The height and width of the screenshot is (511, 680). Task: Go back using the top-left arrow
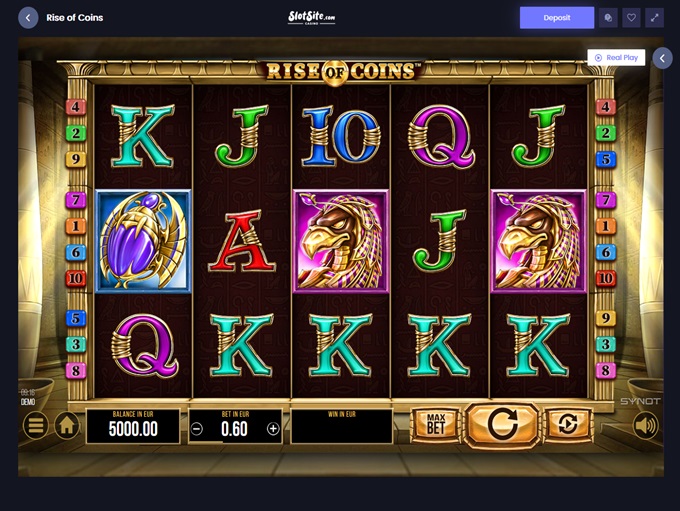pos(28,17)
